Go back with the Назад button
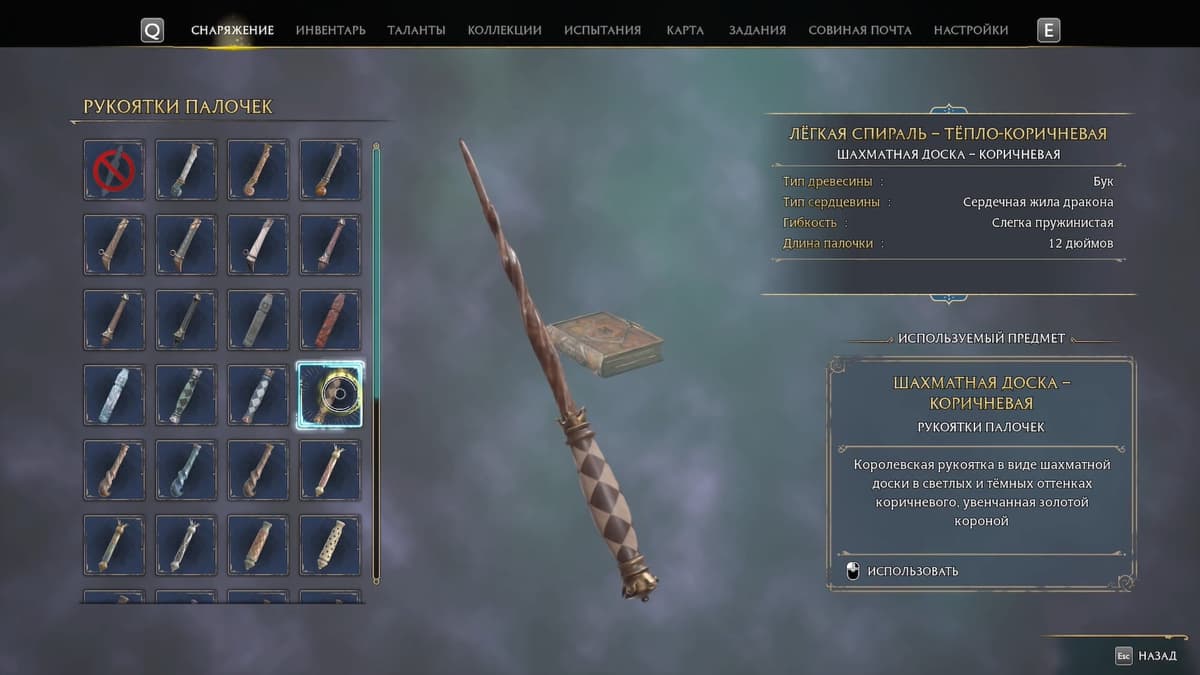Image resolution: width=1200 pixels, height=675 pixels. (1146, 656)
